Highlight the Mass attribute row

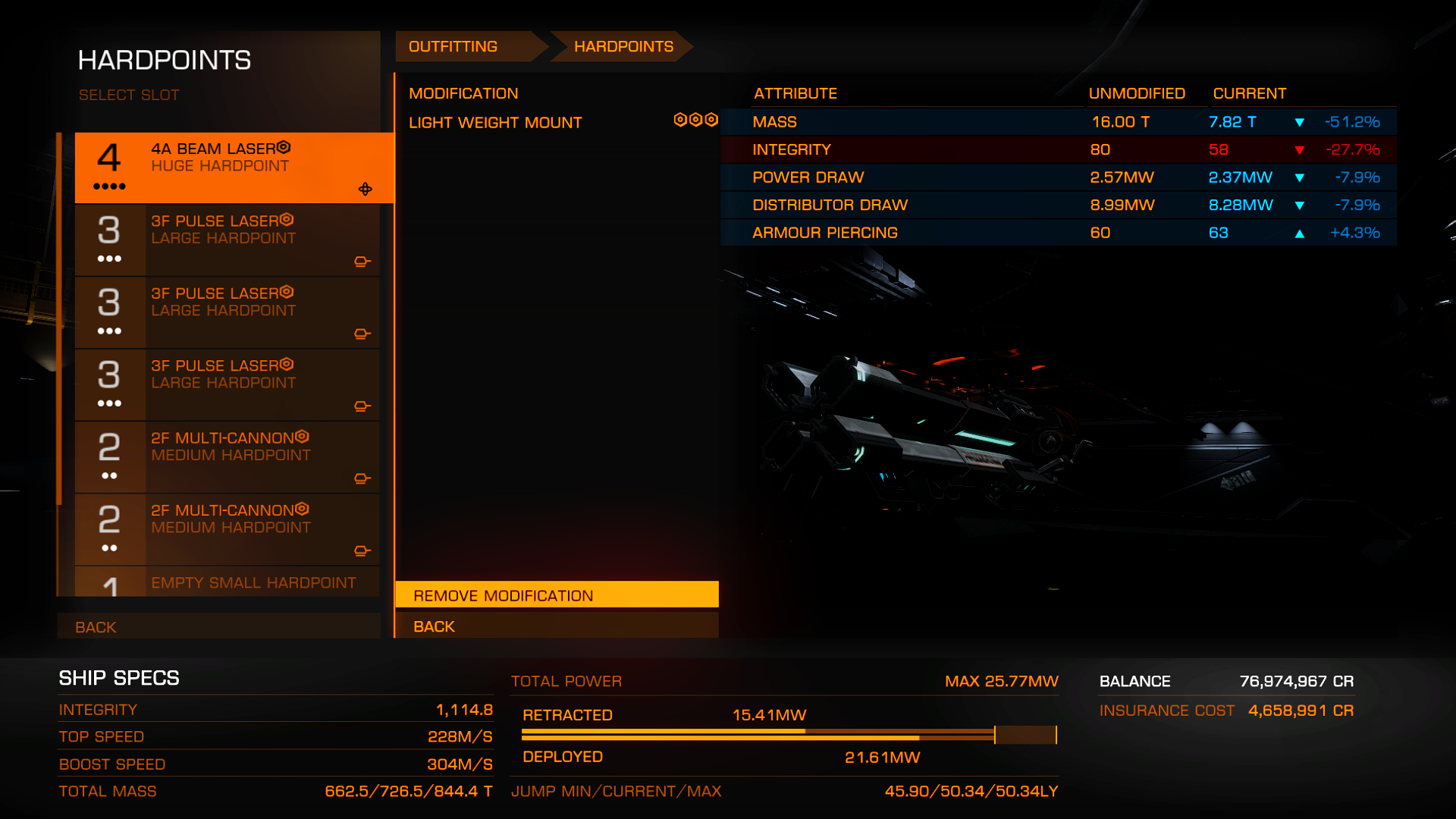pyautogui.click(x=1058, y=122)
